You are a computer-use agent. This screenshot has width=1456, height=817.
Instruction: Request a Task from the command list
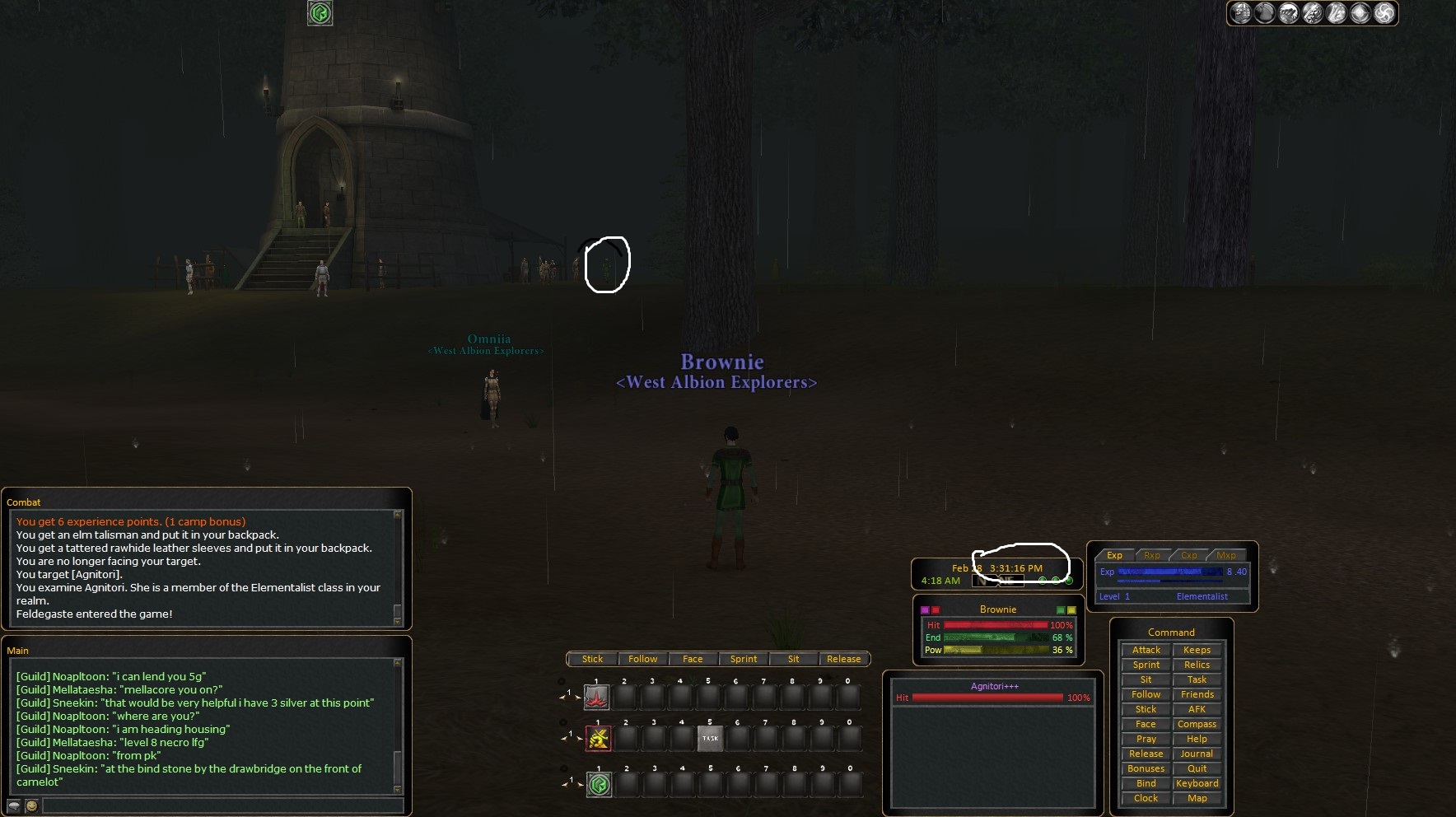point(1197,679)
